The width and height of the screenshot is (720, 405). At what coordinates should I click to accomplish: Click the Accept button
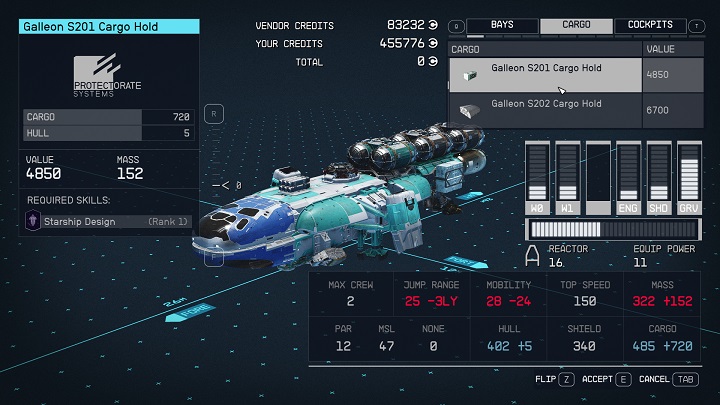point(610,380)
